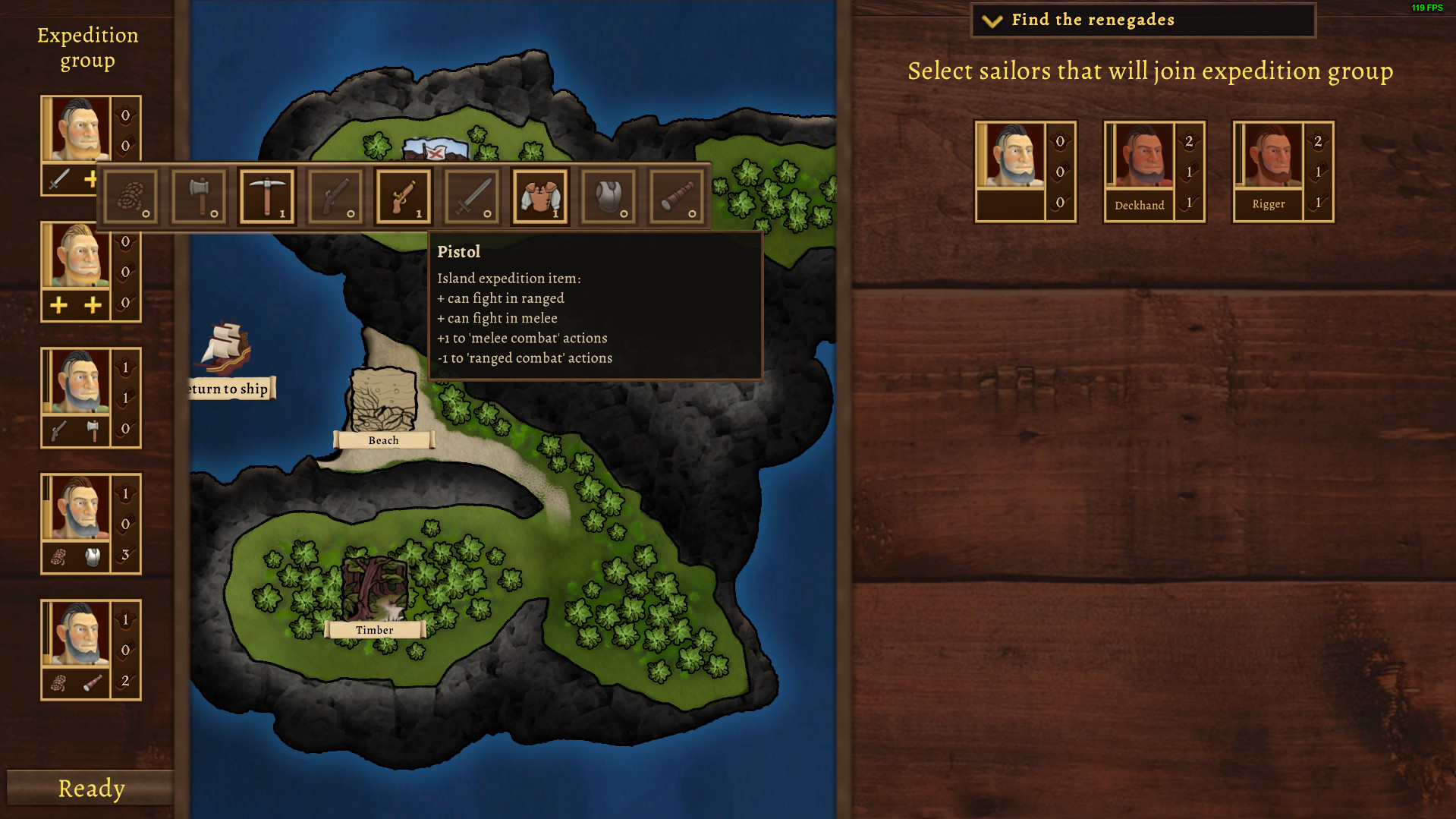
Task: Select the sword expedition item
Action: pyautogui.click(x=472, y=196)
